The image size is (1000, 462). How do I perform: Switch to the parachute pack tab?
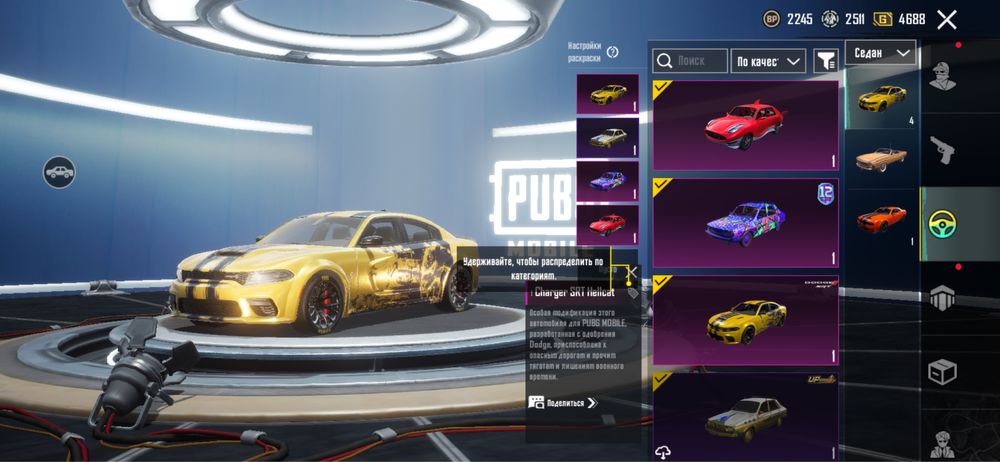point(942,297)
